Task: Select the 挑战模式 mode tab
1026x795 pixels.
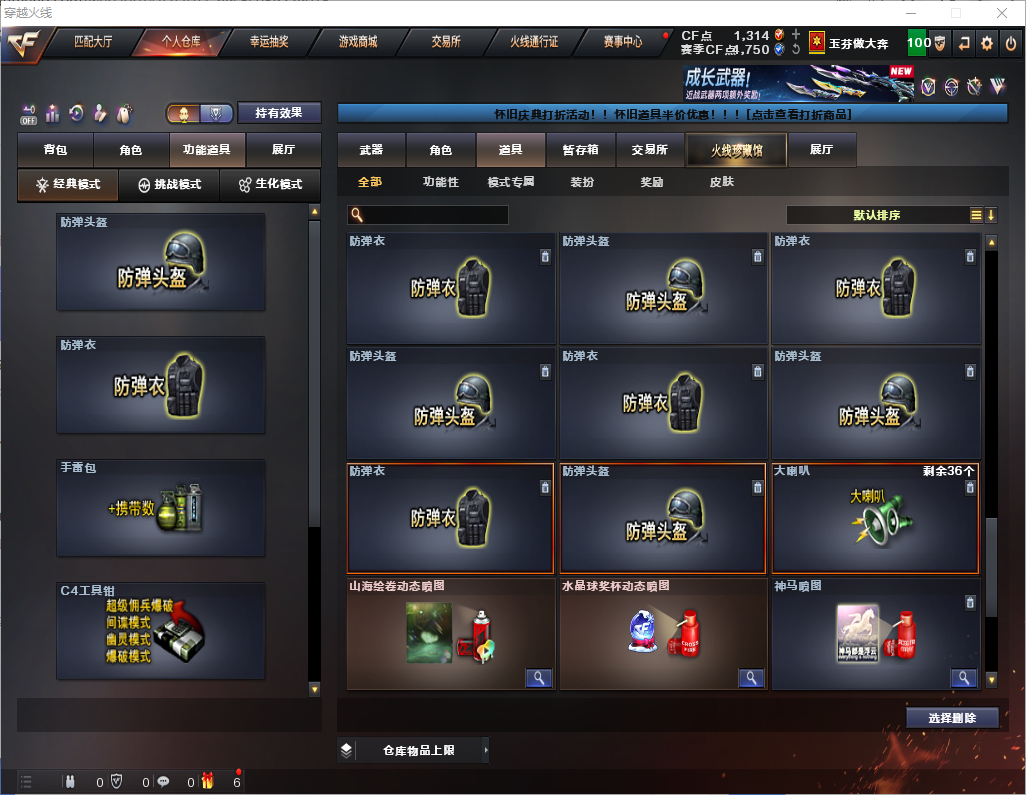Action: point(169,185)
